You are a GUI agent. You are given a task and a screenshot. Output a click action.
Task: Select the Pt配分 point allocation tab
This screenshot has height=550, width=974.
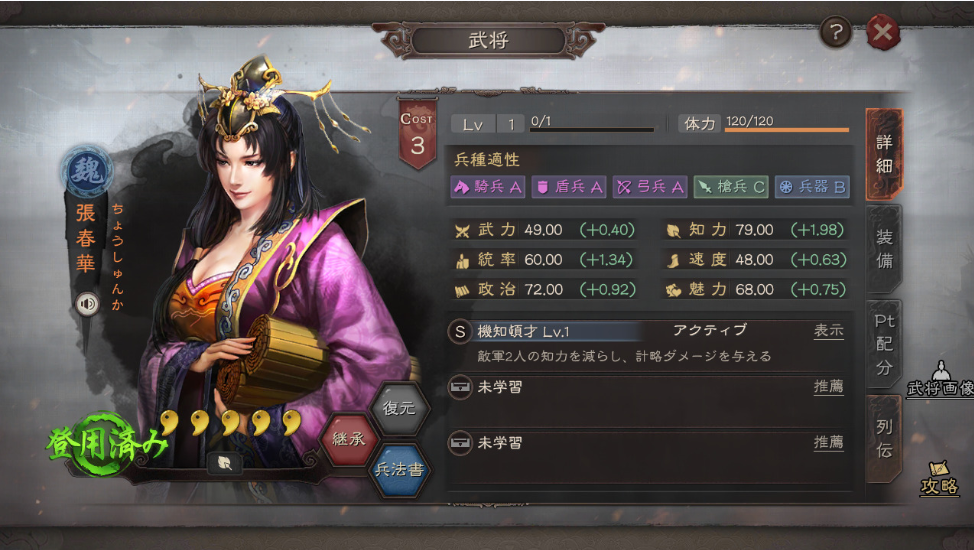pyautogui.click(x=884, y=342)
